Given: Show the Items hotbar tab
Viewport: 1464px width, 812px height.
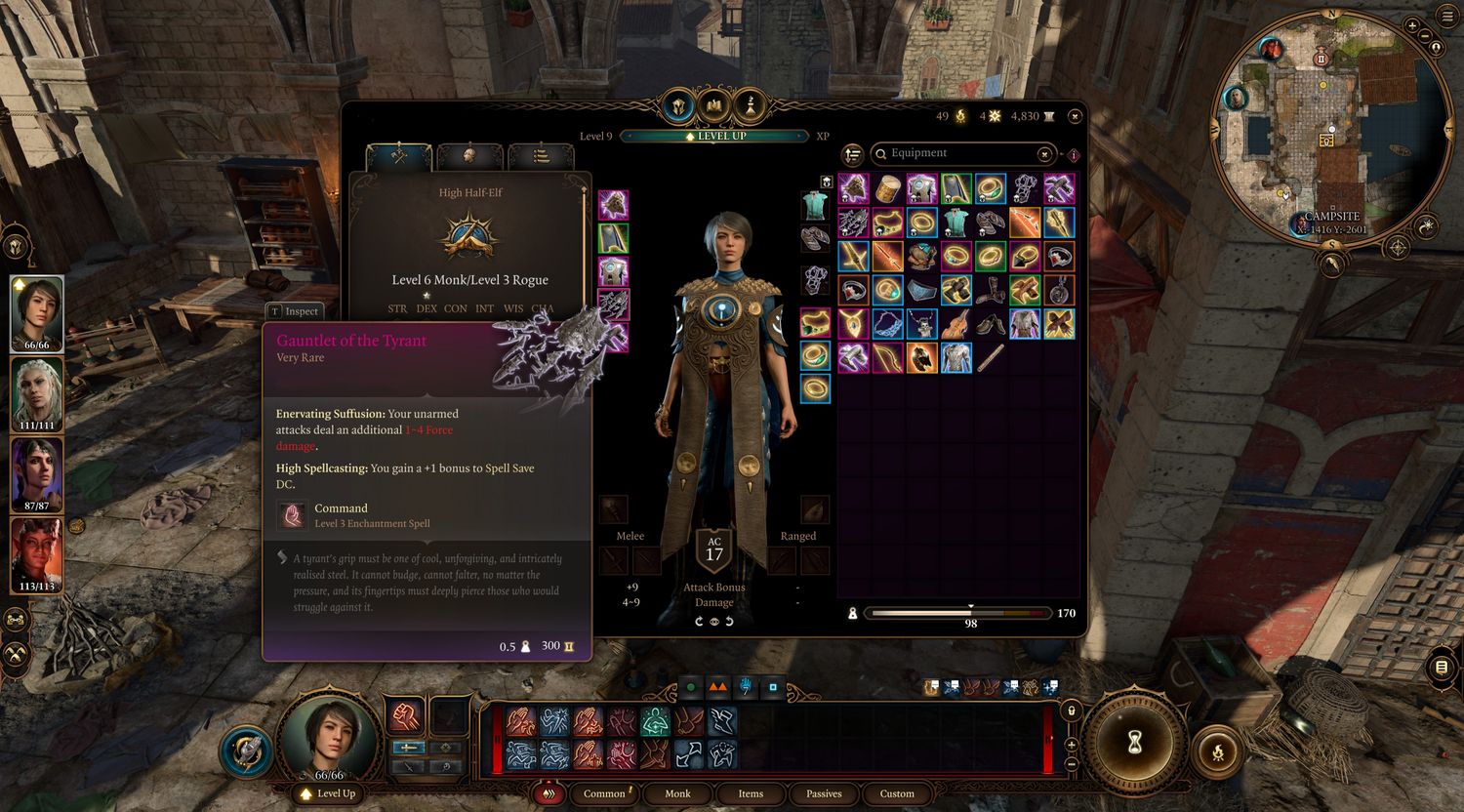Looking at the screenshot, I should click(x=751, y=793).
